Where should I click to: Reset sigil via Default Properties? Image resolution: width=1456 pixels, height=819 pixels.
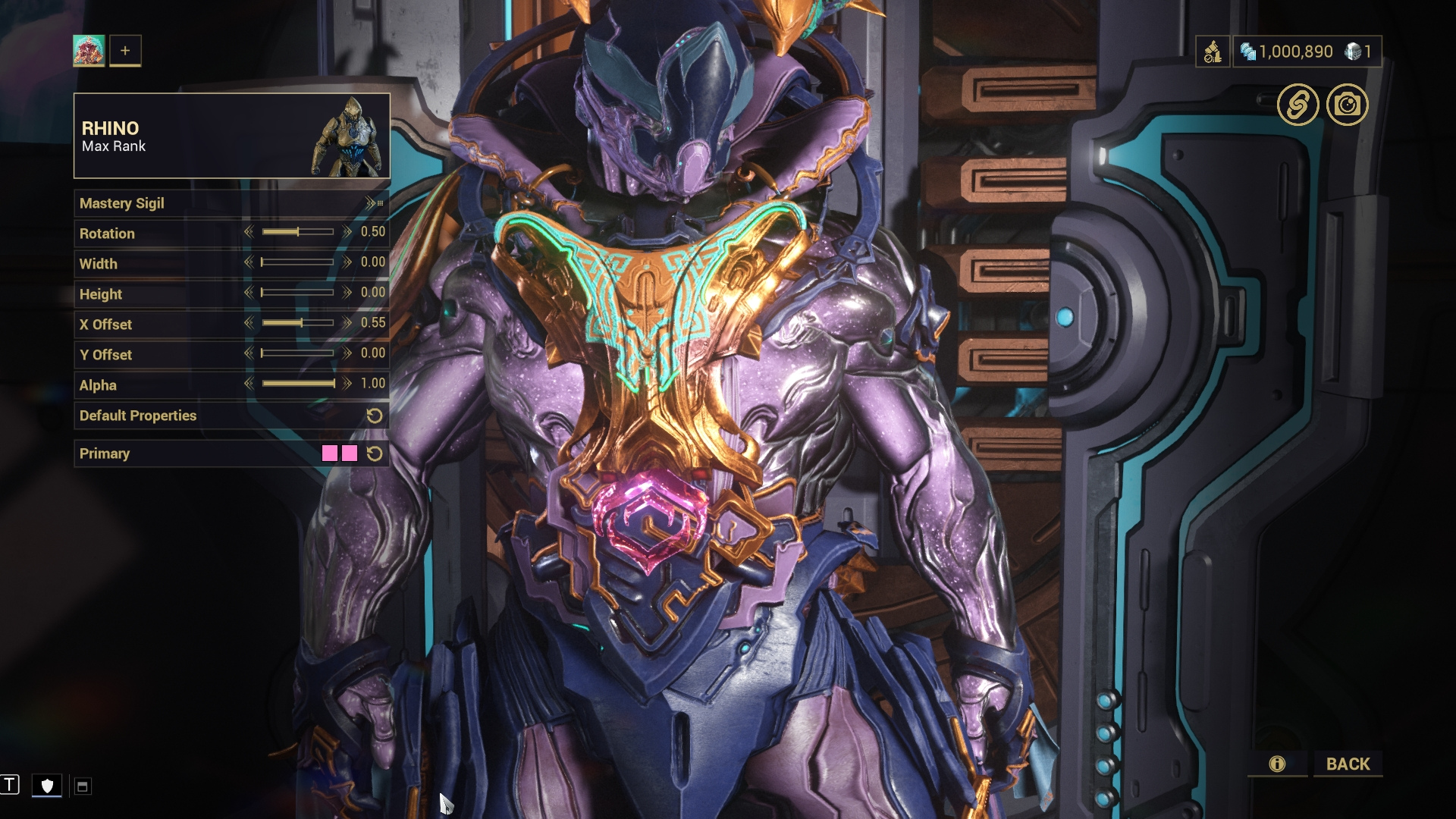point(374,416)
